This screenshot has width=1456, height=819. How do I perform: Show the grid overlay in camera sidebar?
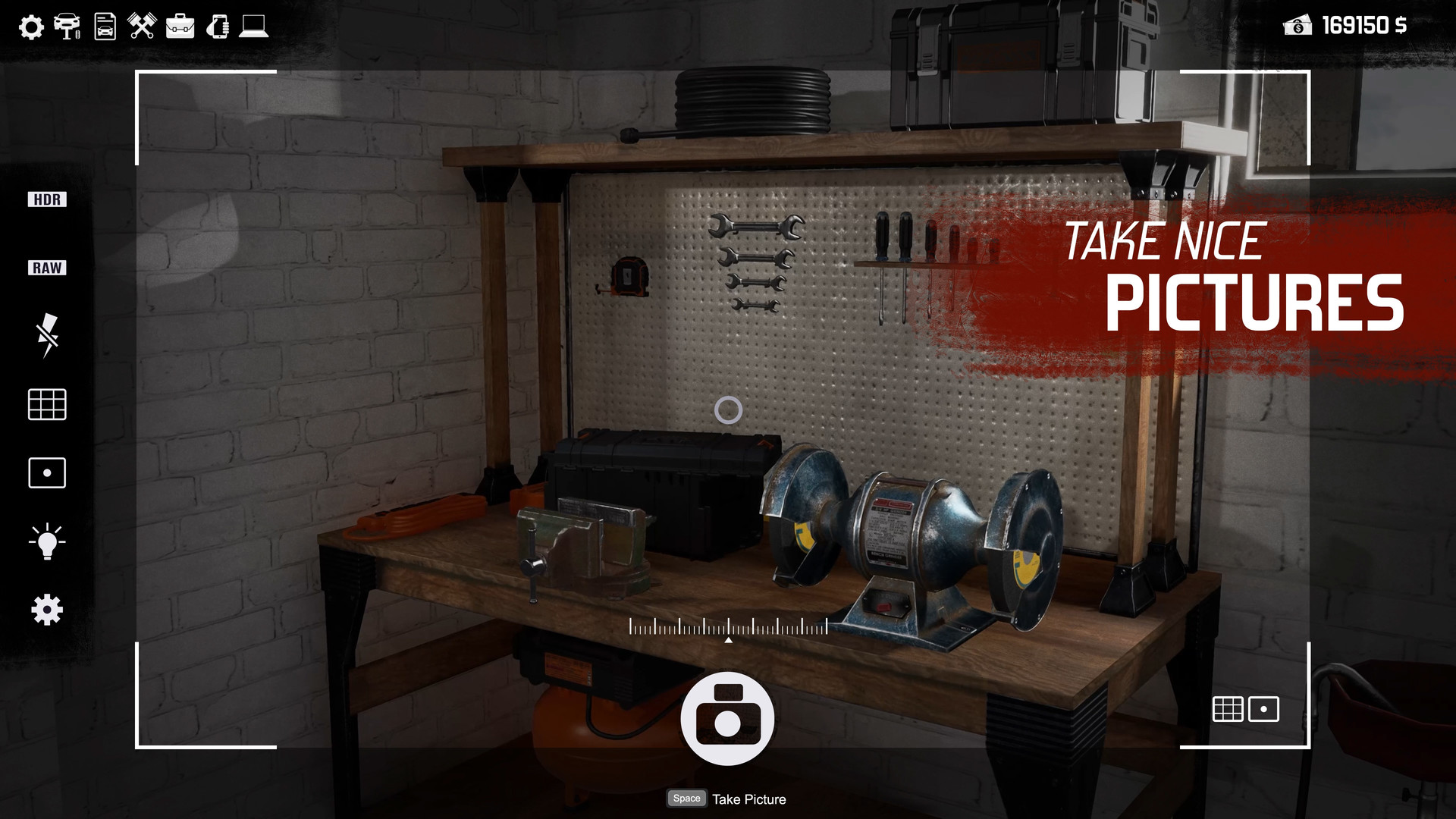[x=46, y=404]
